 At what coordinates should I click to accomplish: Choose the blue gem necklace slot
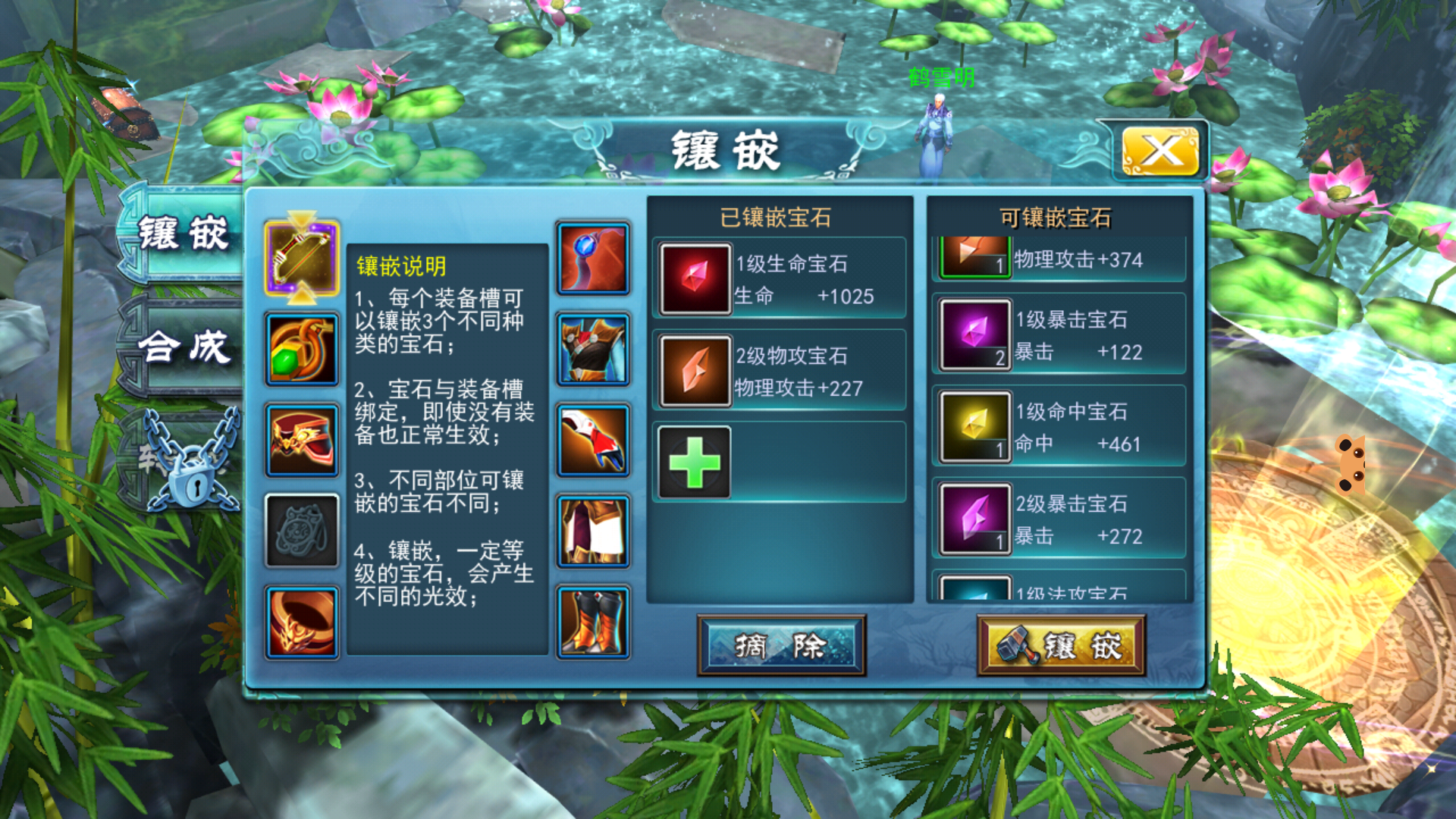coord(593,258)
